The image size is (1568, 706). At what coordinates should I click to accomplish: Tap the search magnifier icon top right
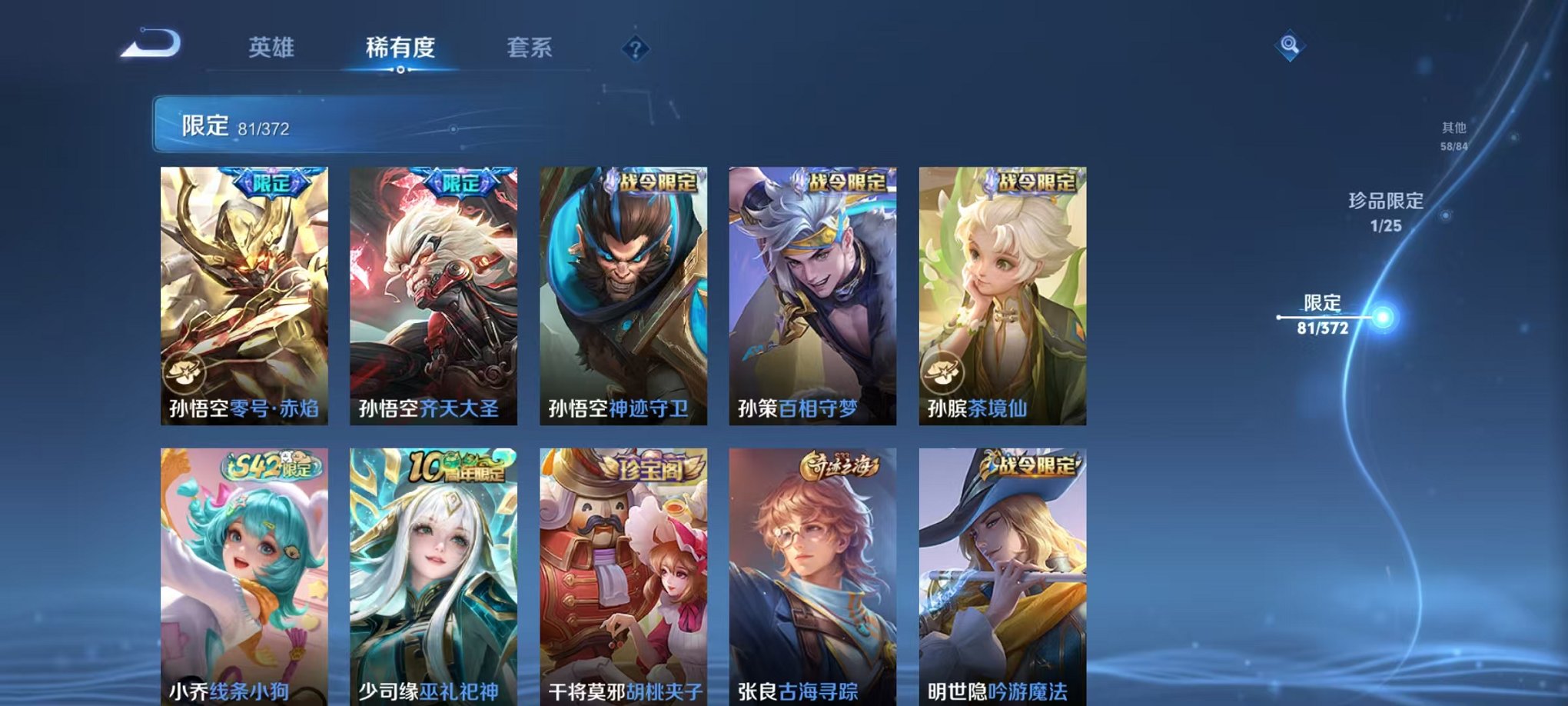tap(1291, 44)
